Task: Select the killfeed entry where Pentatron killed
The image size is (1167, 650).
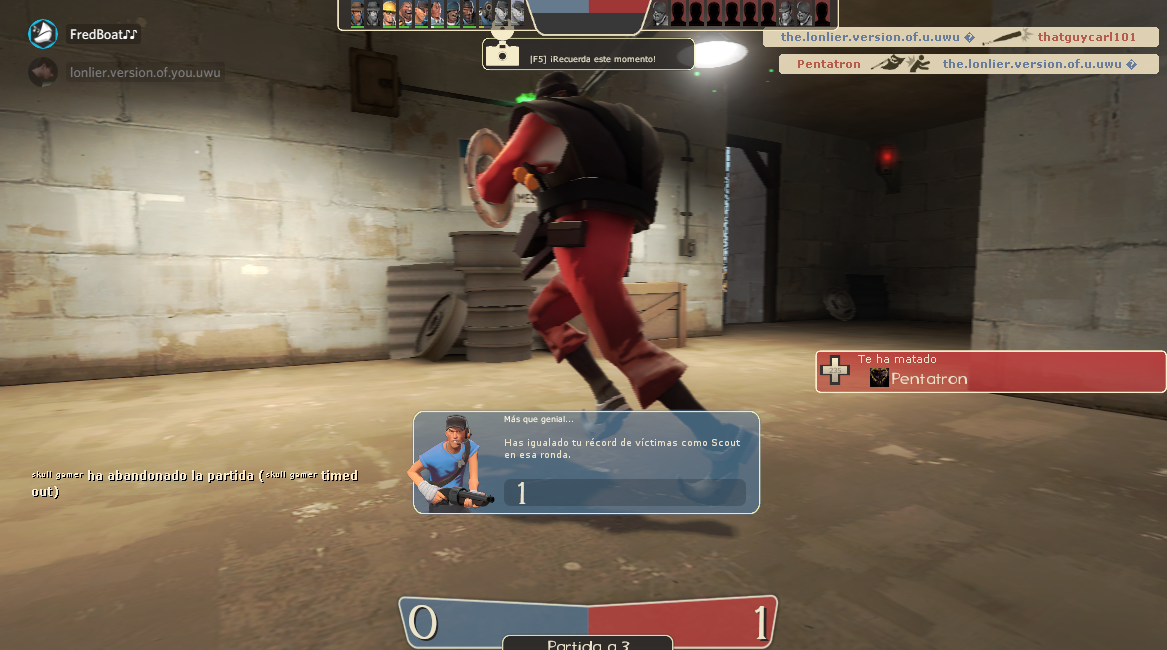Action: point(968,64)
